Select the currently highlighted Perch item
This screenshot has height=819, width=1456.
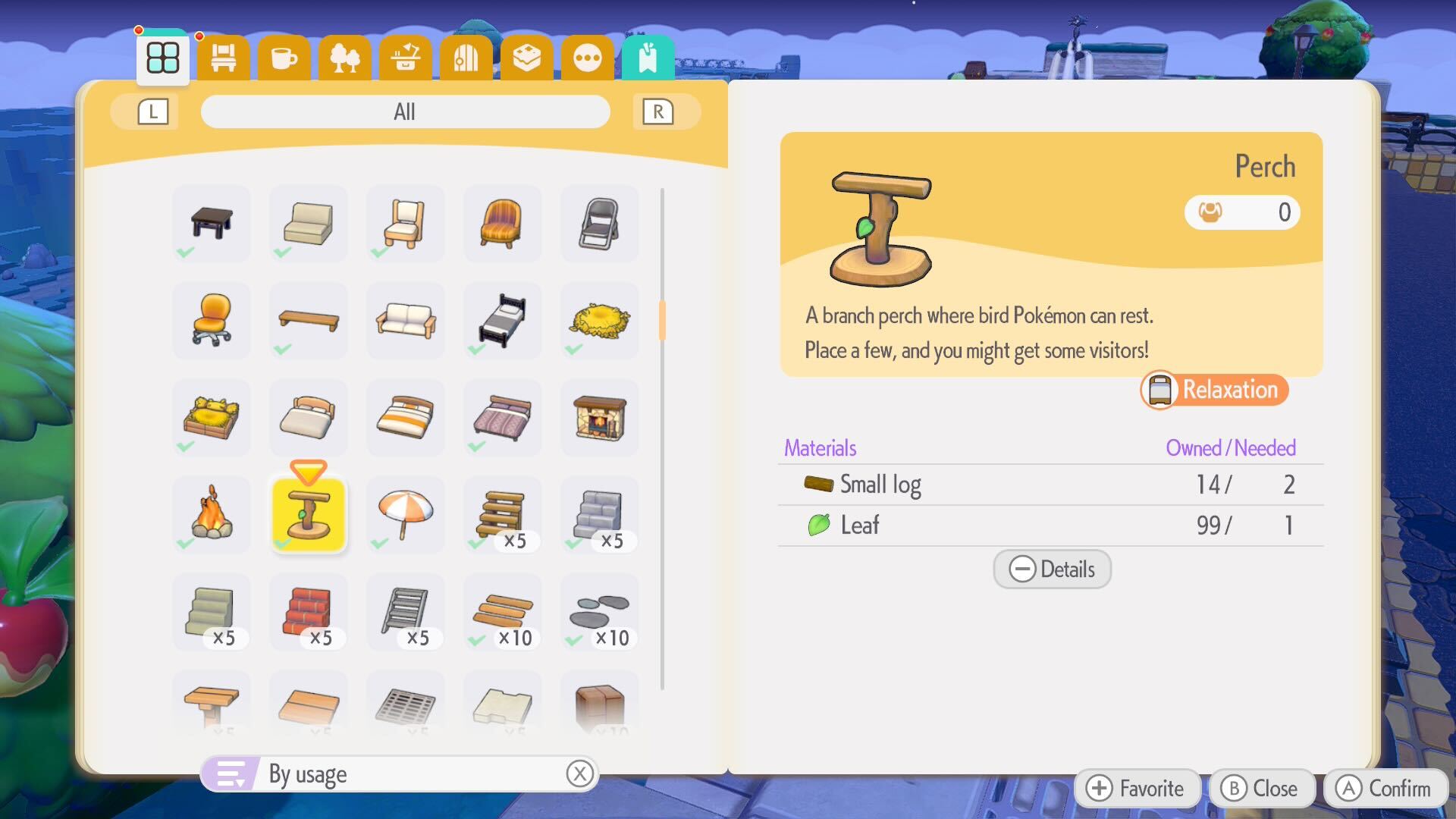pyautogui.click(x=308, y=515)
